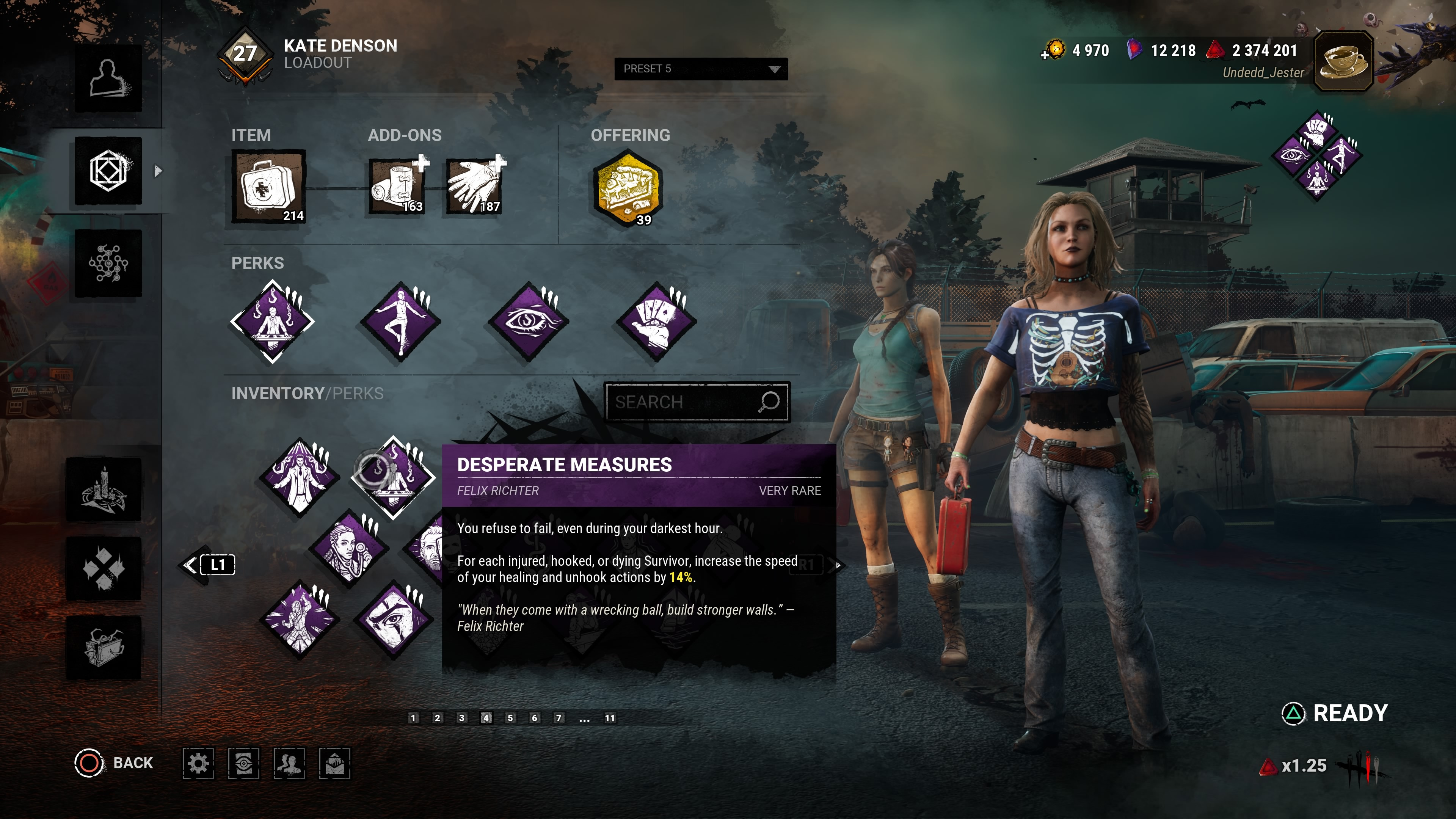The image size is (1456, 819).
Task: Select the eye perk equipped slot
Action: pos(529,321)
